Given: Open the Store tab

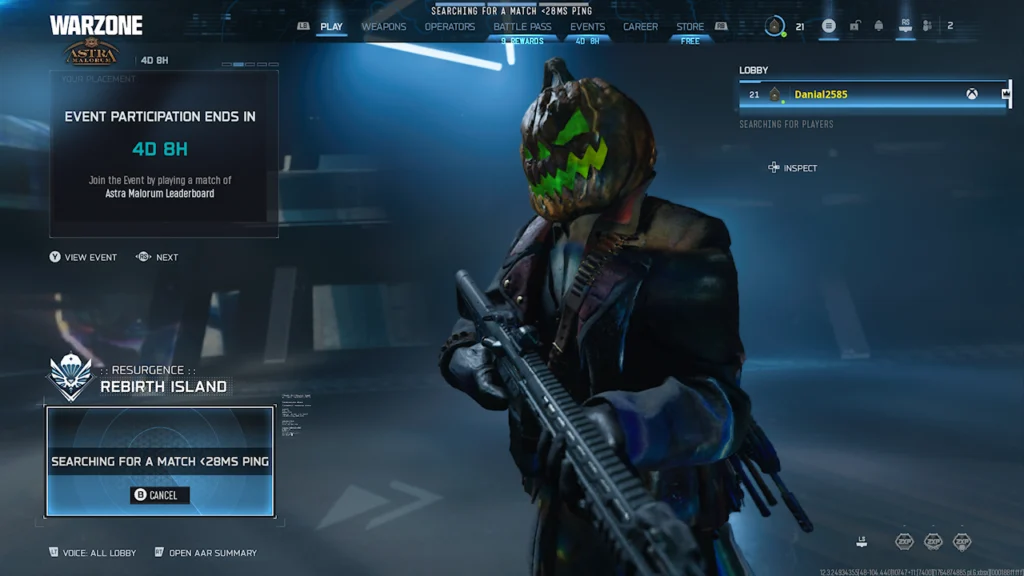Looking at the screenshot, I should click(690, 27).
